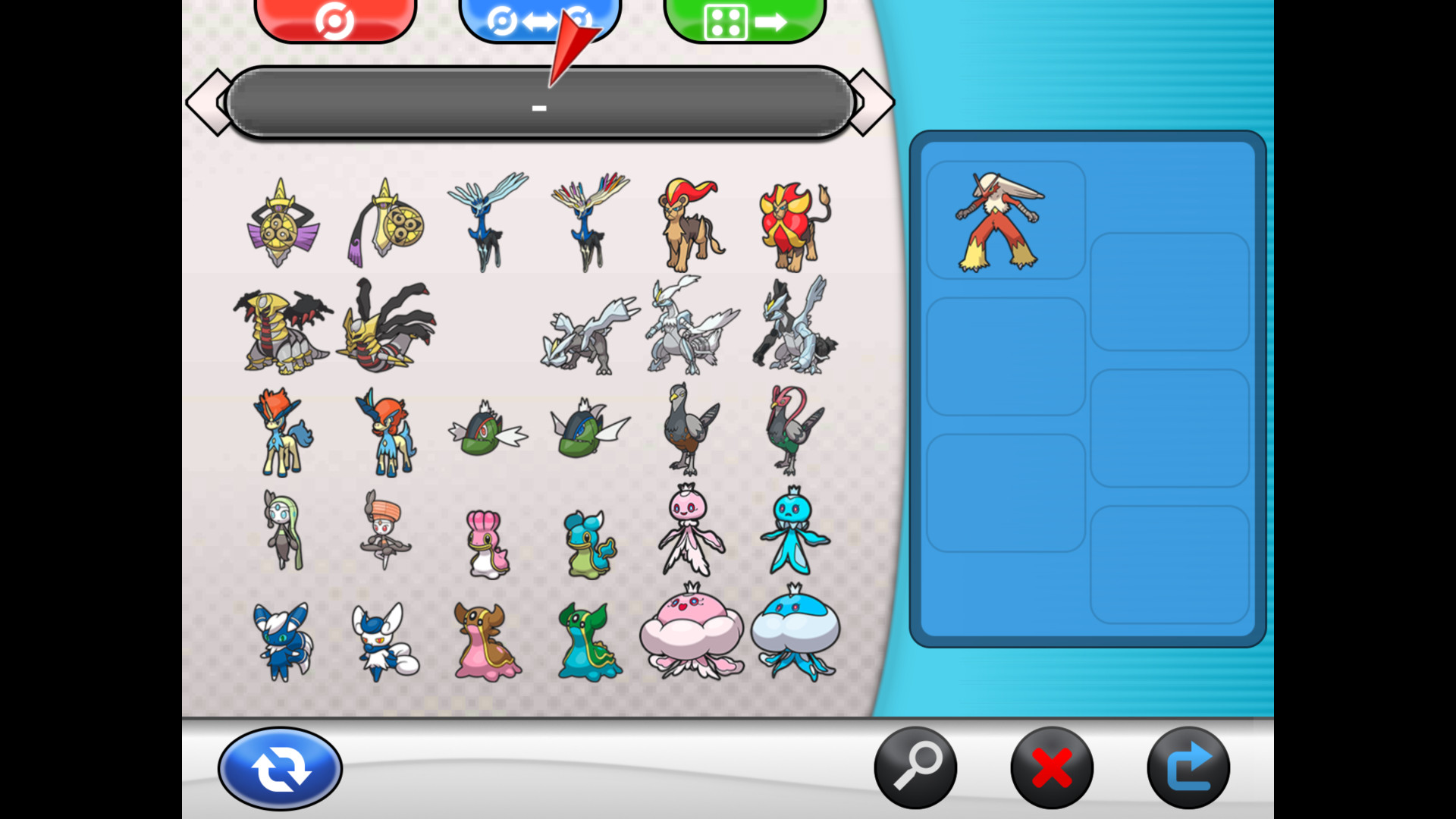Open the blue Pokémon swap tool
This screenshot has width=1456, height=819.
click(x=539, y=17)
